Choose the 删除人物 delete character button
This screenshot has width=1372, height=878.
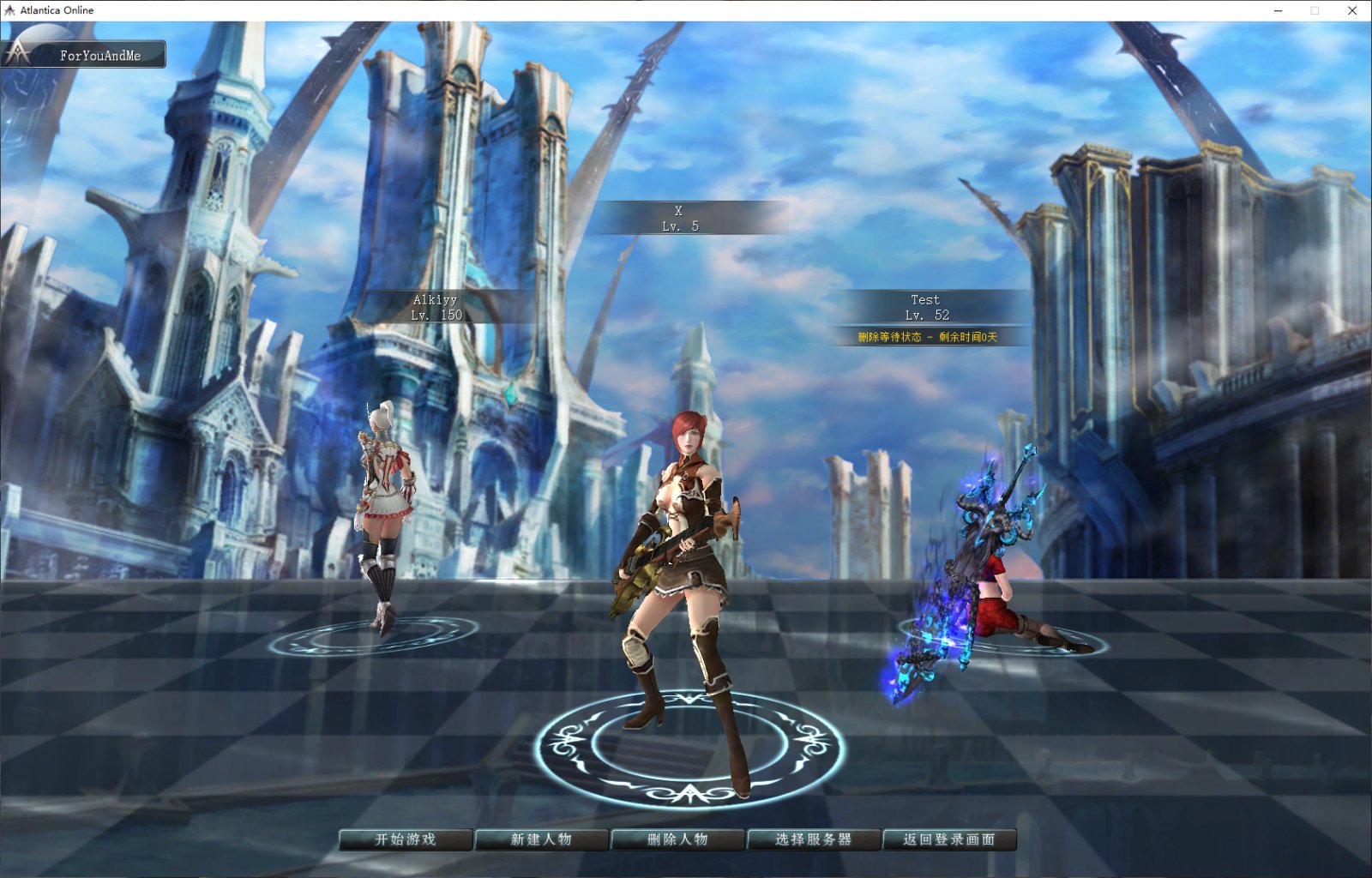pos(677,839)
